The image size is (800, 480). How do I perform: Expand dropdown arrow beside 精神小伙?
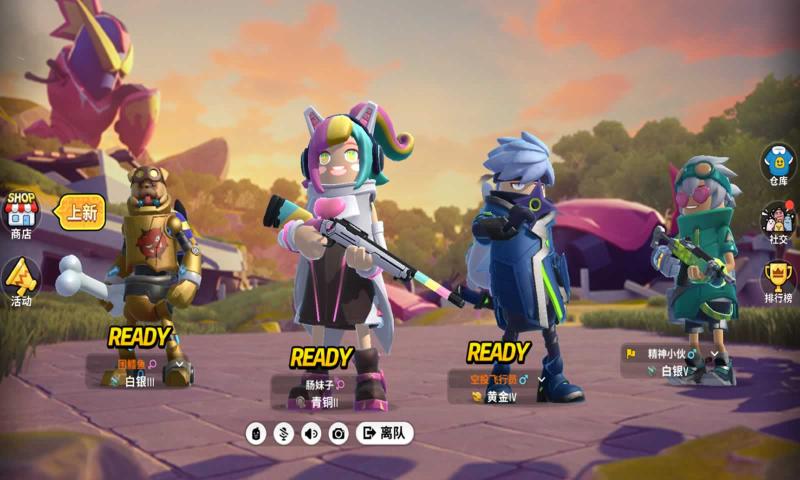tap(714, 354)
